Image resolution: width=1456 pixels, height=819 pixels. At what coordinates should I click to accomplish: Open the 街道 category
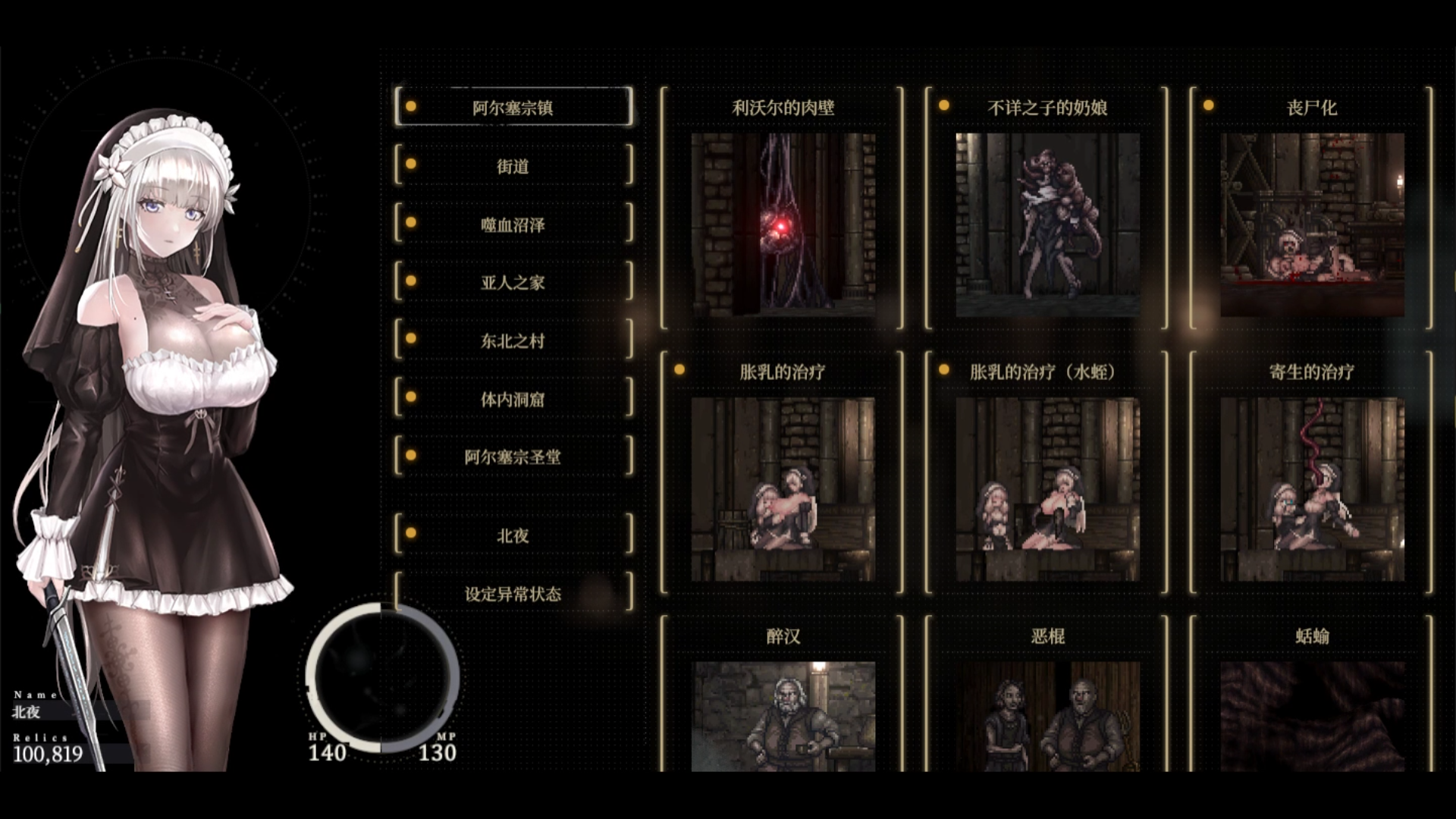coord(513,165)
